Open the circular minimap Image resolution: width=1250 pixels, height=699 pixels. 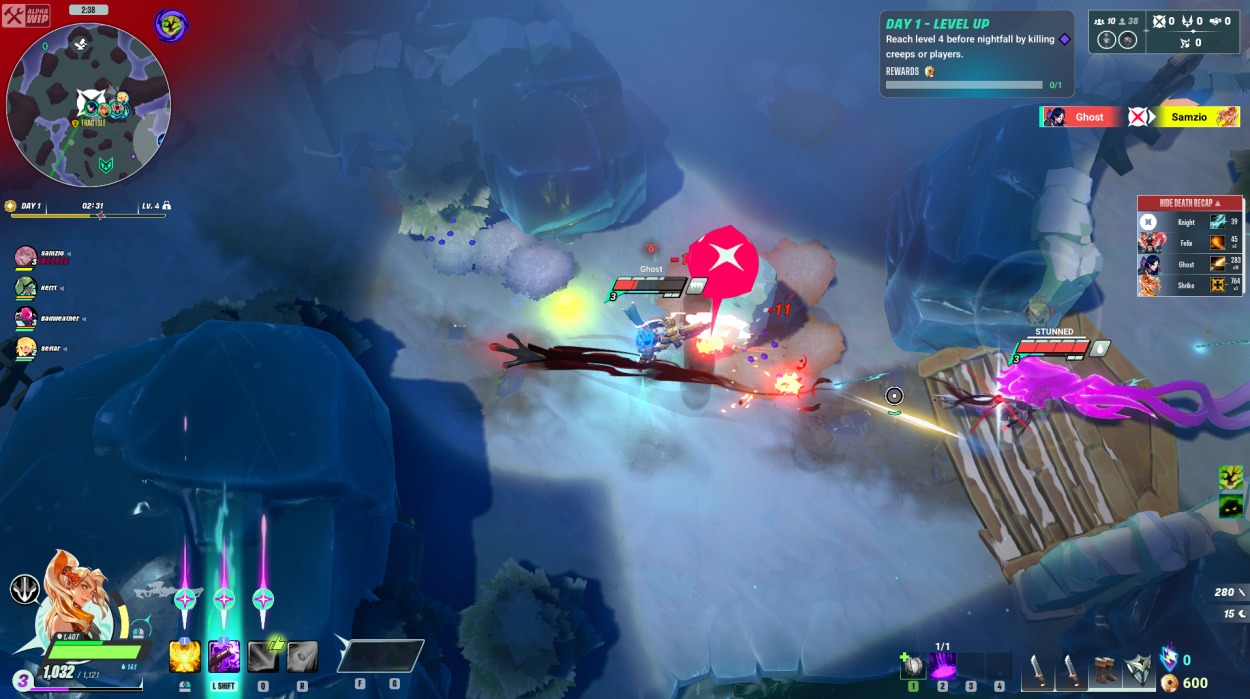tap(88, 105)
